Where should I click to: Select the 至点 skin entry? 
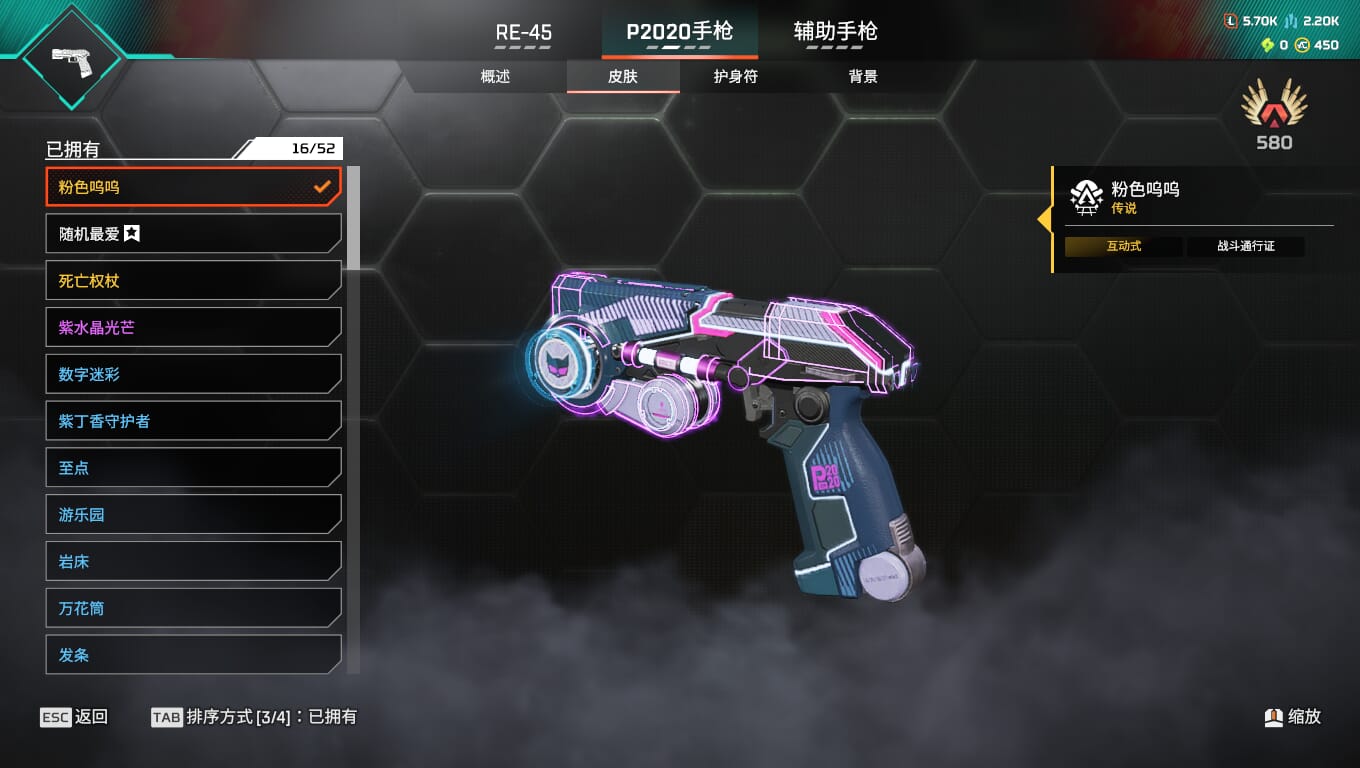tap(194, 468)
